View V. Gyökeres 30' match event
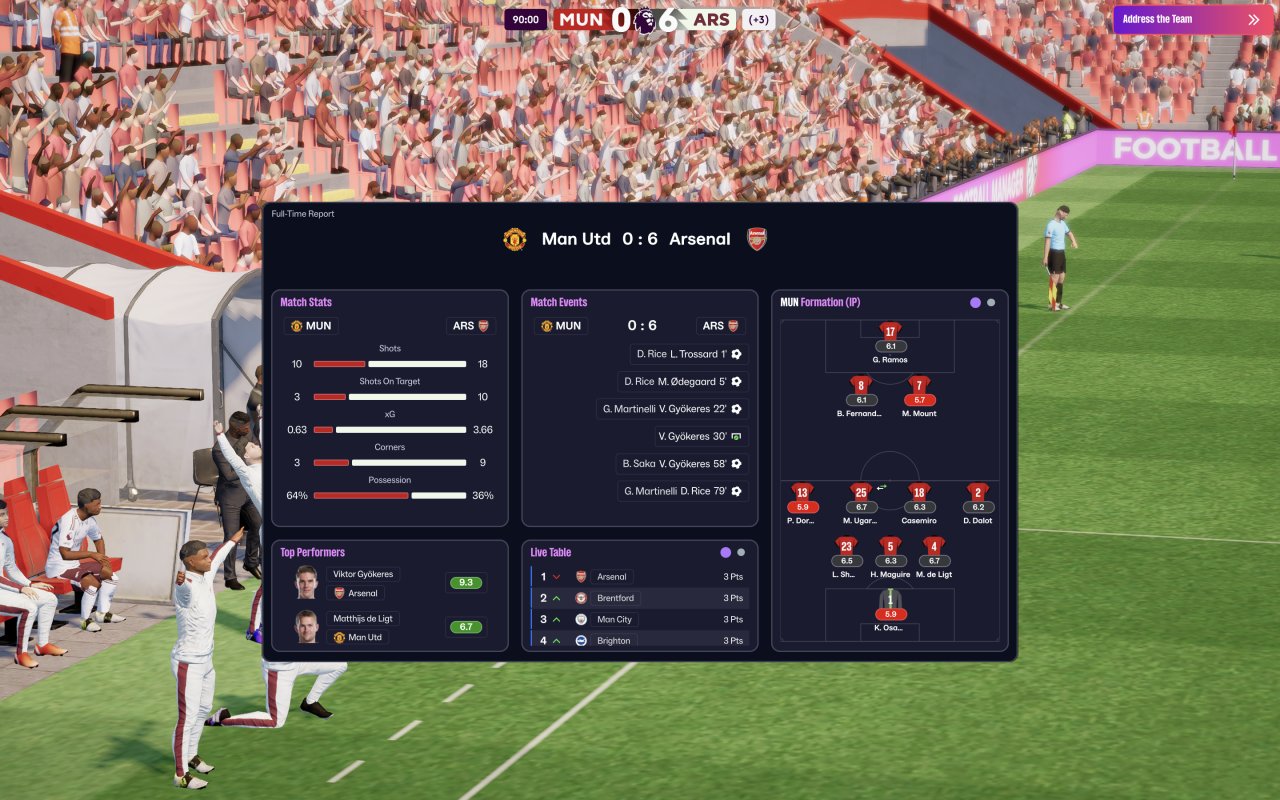The height and width of the screenshot is (800, 1280). [702, 437]
